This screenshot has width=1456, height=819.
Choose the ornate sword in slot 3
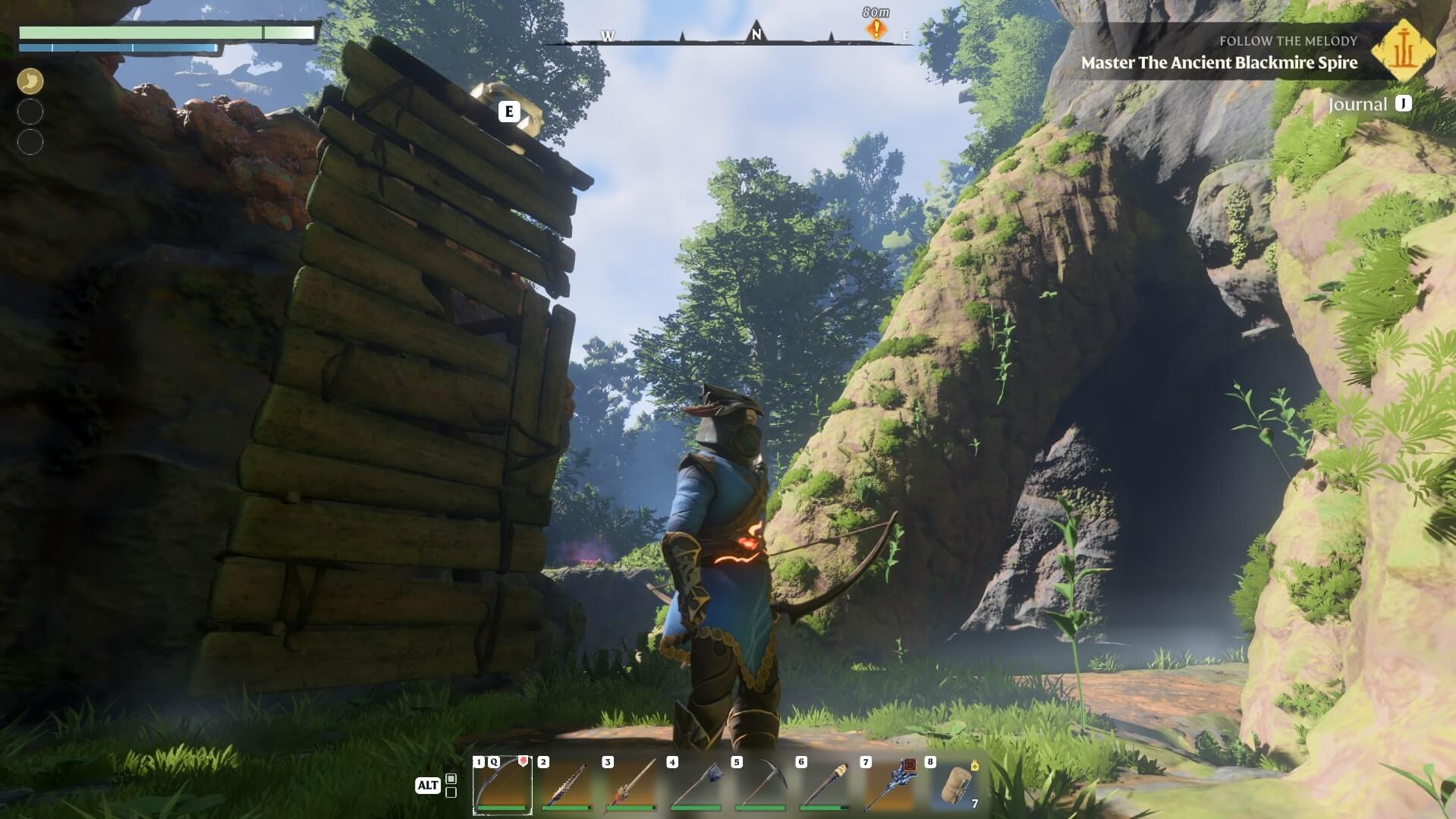click(631, 785)
